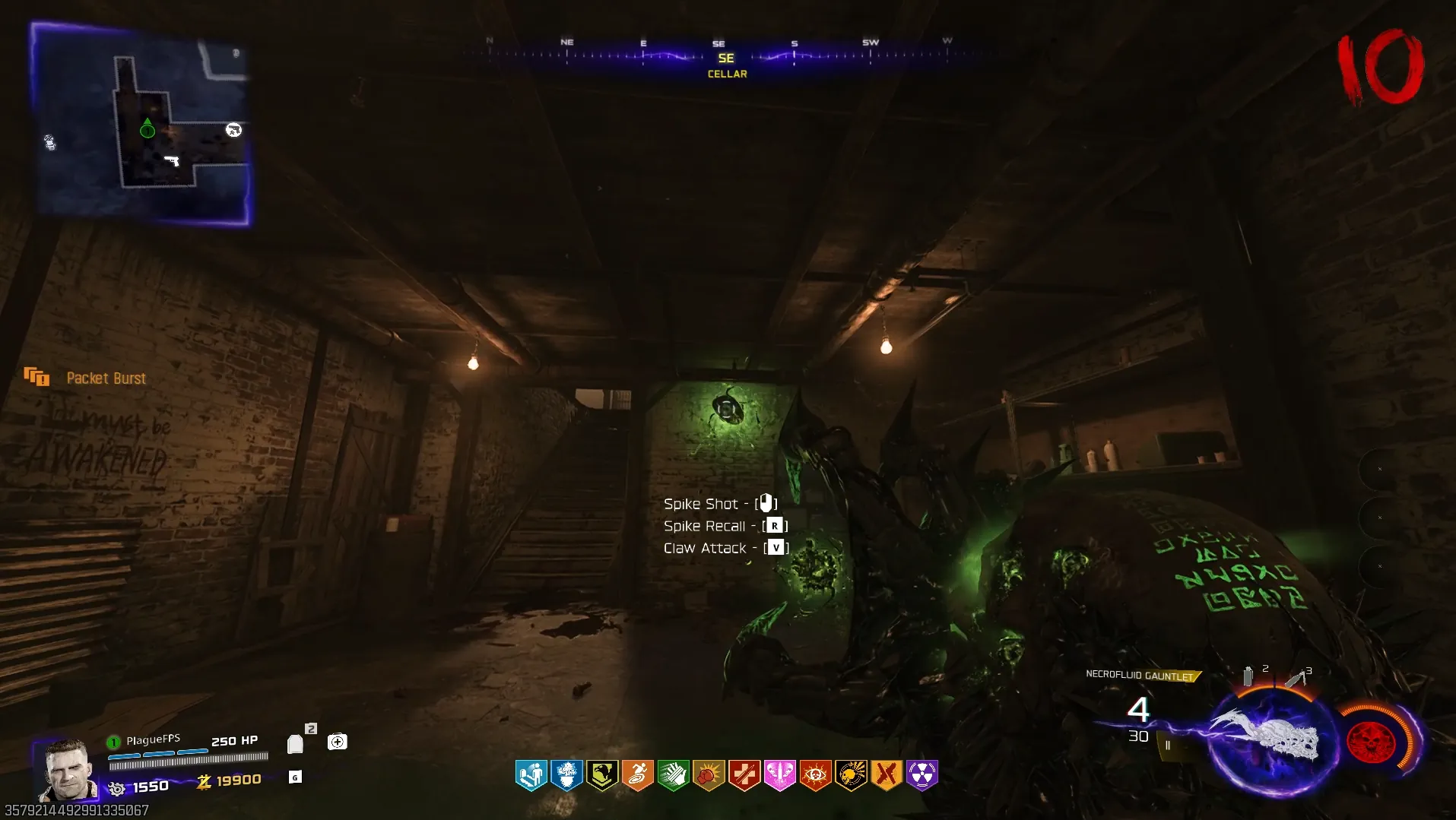Select the blue Quick Revive perk icon
The height and width of the screenshot is (820, 1456).
click(x=531, y=775)
